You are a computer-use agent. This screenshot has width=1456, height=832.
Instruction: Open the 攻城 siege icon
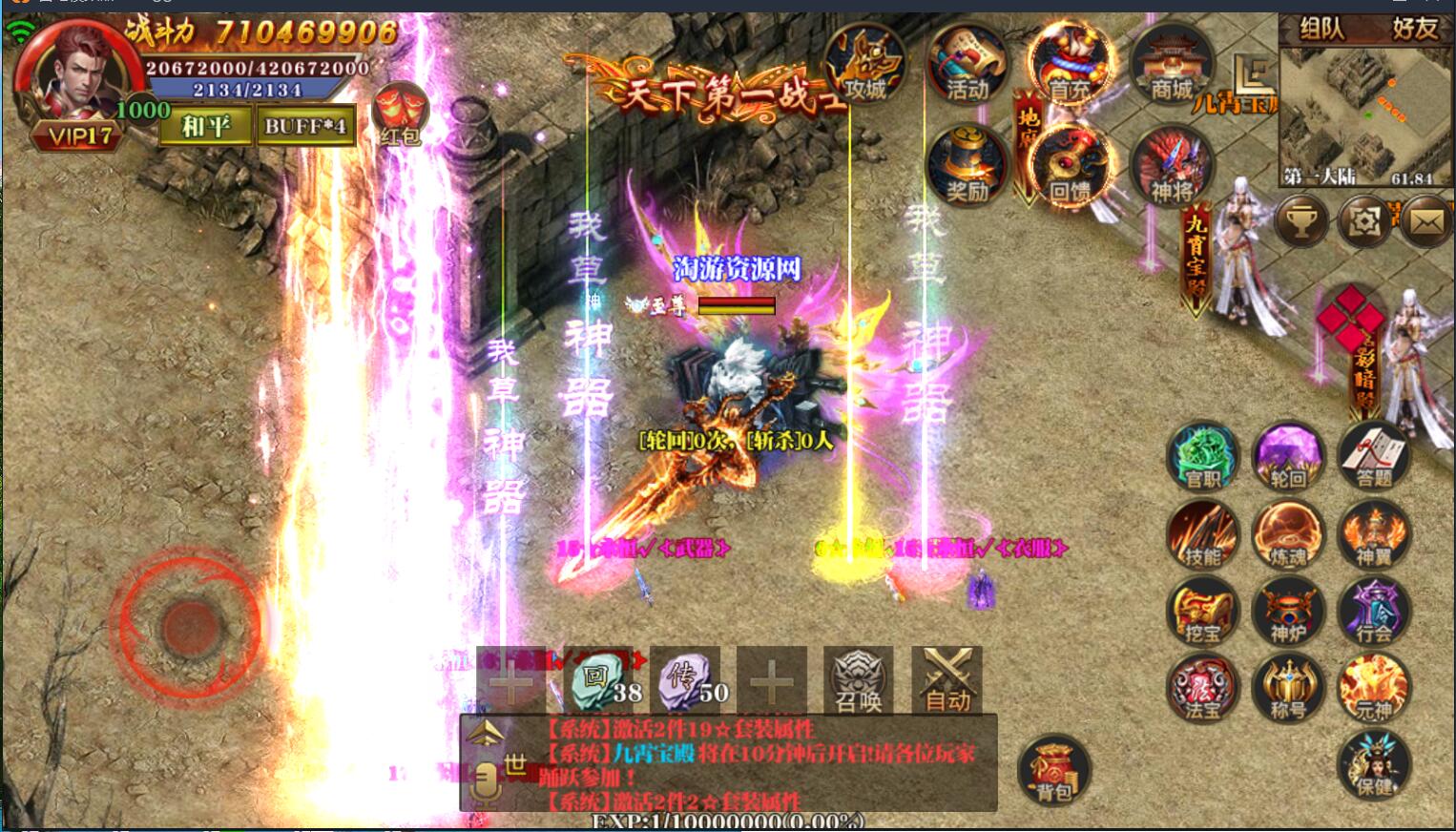point(863,65)
